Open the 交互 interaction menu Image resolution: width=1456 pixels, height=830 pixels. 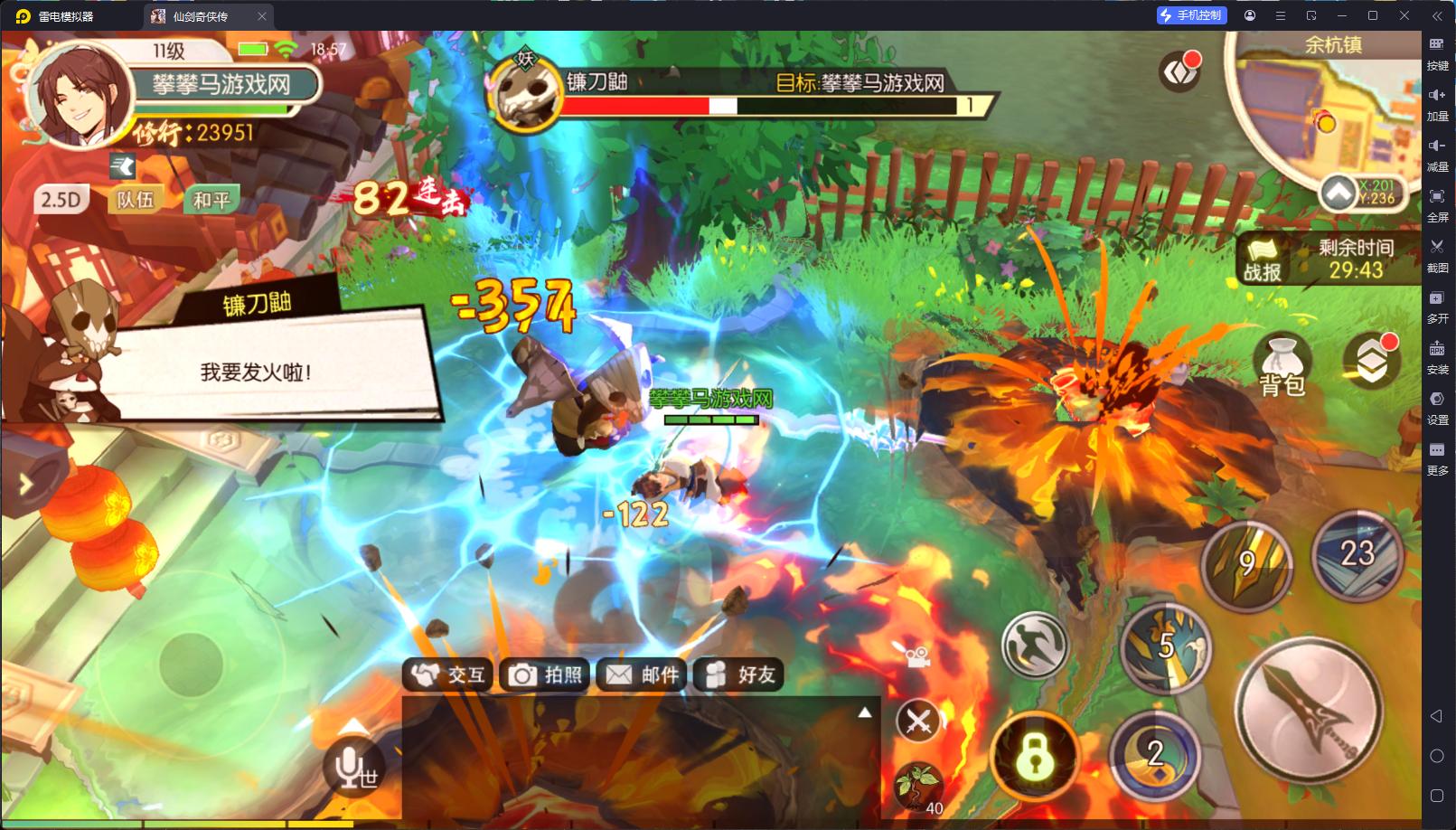(449, 674)
